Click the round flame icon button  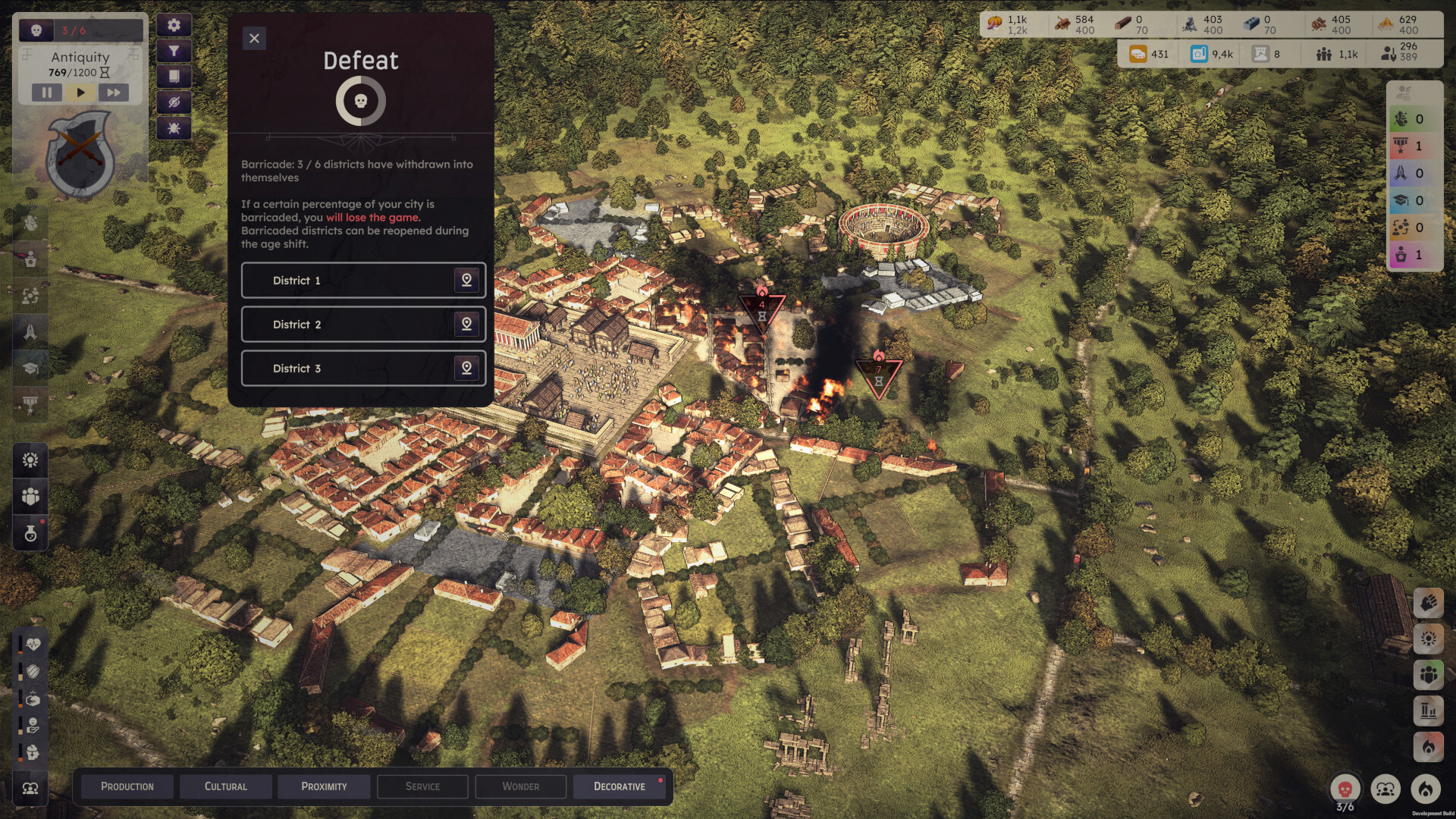tap(1426, 789)
